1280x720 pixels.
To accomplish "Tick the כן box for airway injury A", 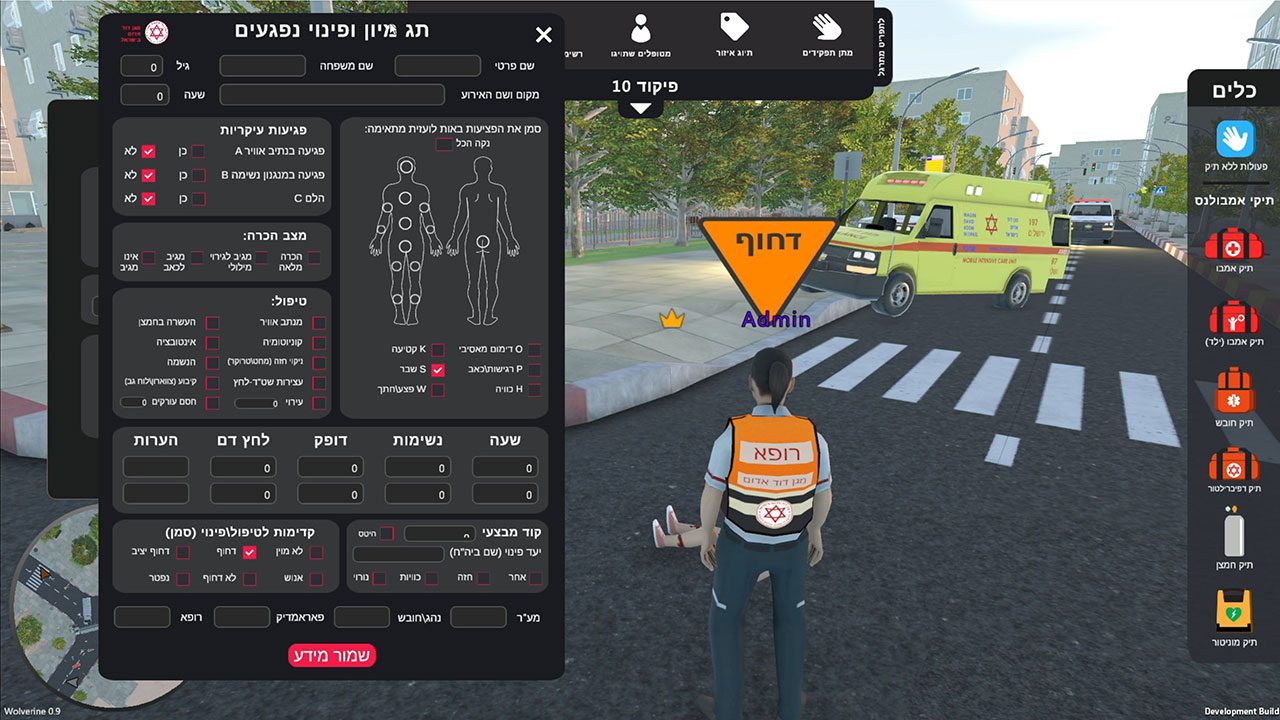I will [198, 151].
